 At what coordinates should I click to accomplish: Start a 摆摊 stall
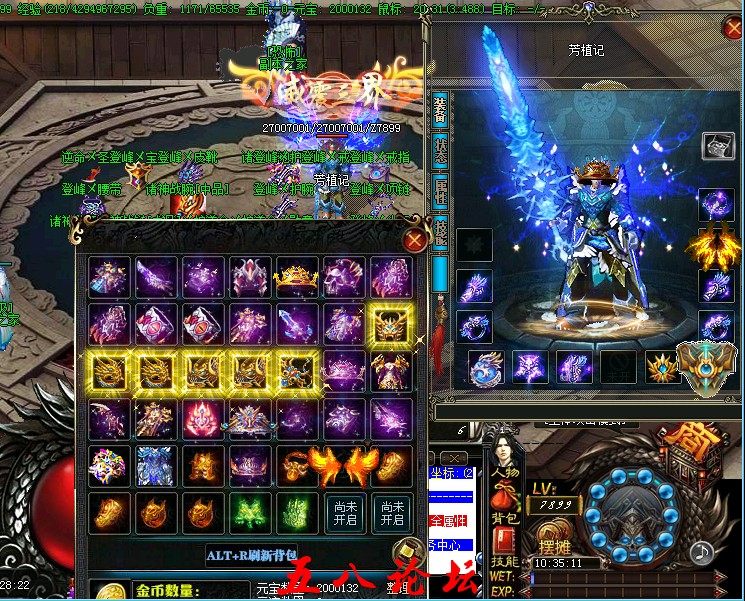click(554, 547)
